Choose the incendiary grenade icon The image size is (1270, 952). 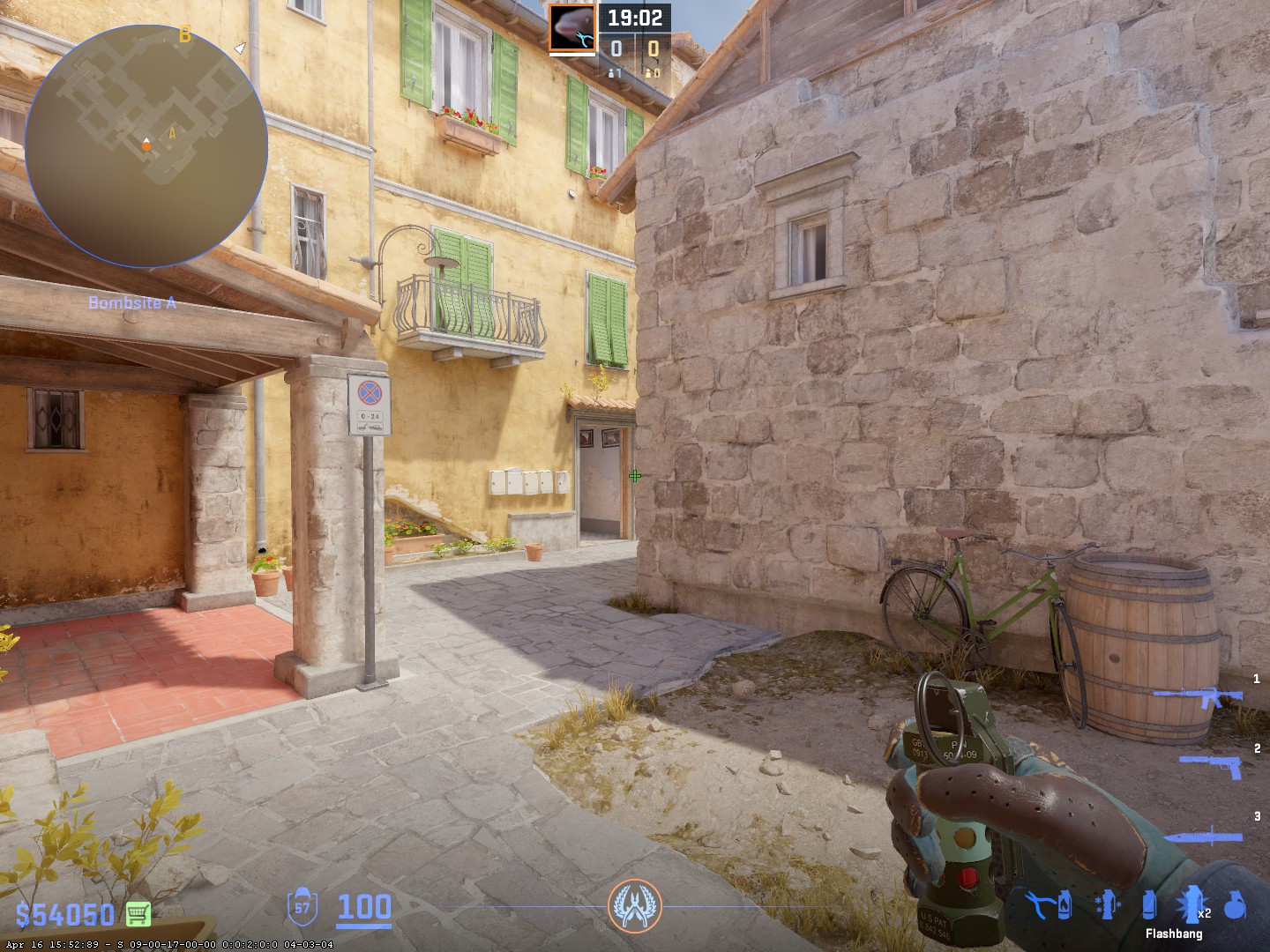(x=1065, y=904)
